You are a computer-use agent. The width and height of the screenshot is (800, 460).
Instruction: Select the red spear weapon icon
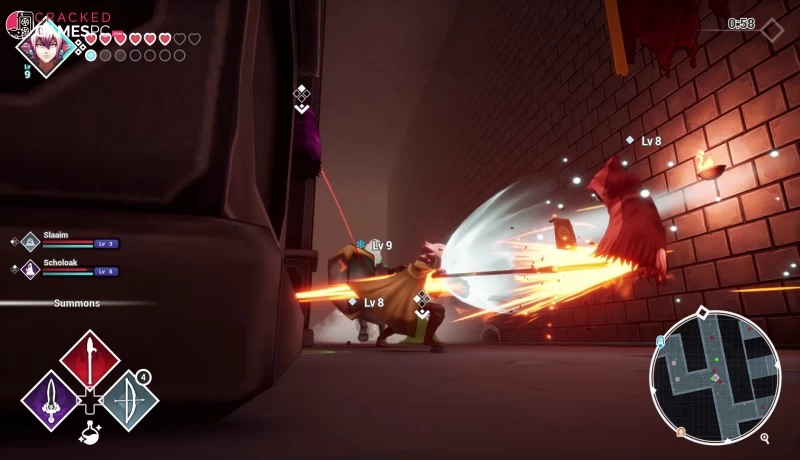pyautogui.click(x=90, y=359)
